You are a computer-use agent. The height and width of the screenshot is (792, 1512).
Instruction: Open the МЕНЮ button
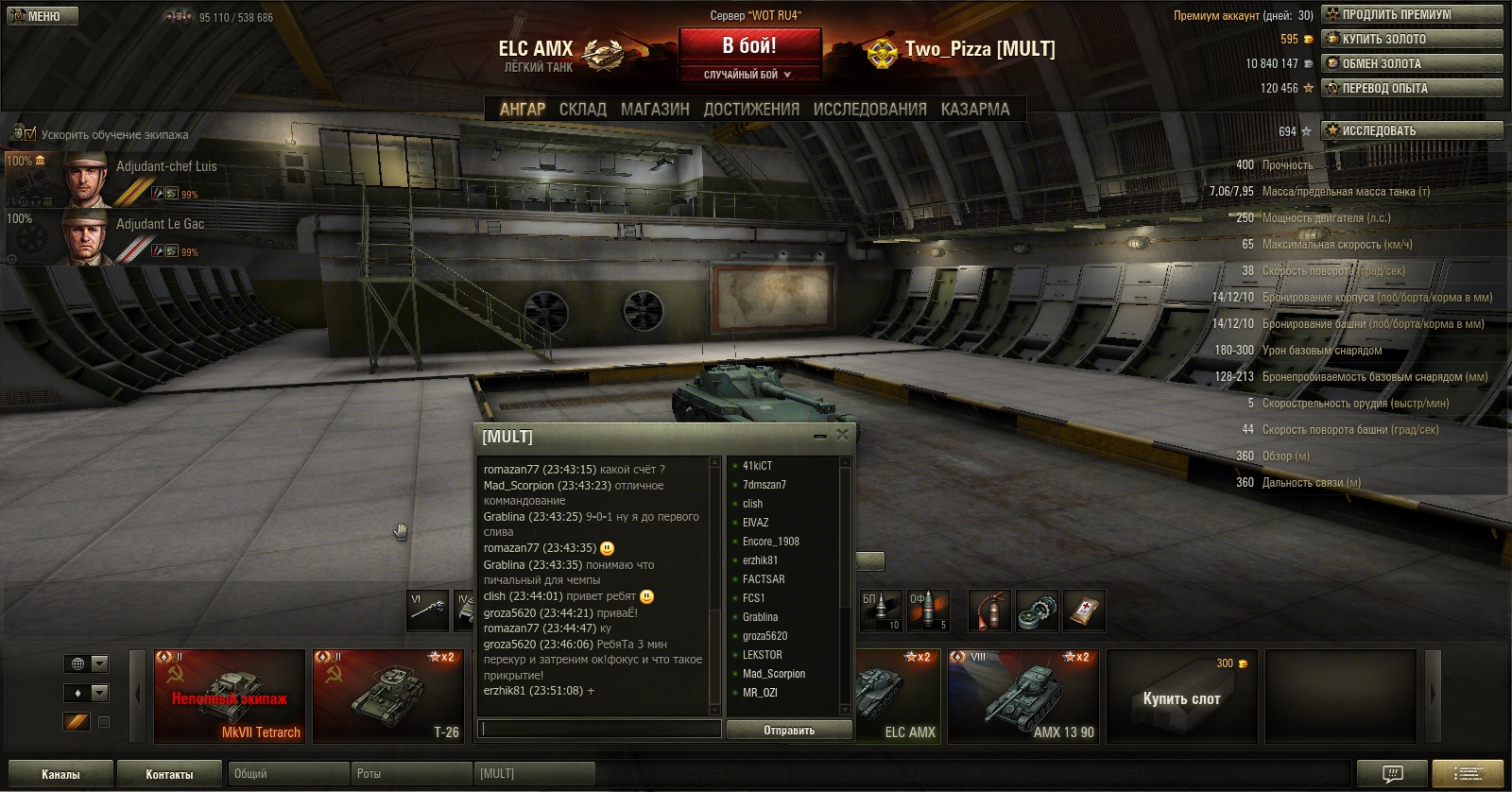point(43,16)
